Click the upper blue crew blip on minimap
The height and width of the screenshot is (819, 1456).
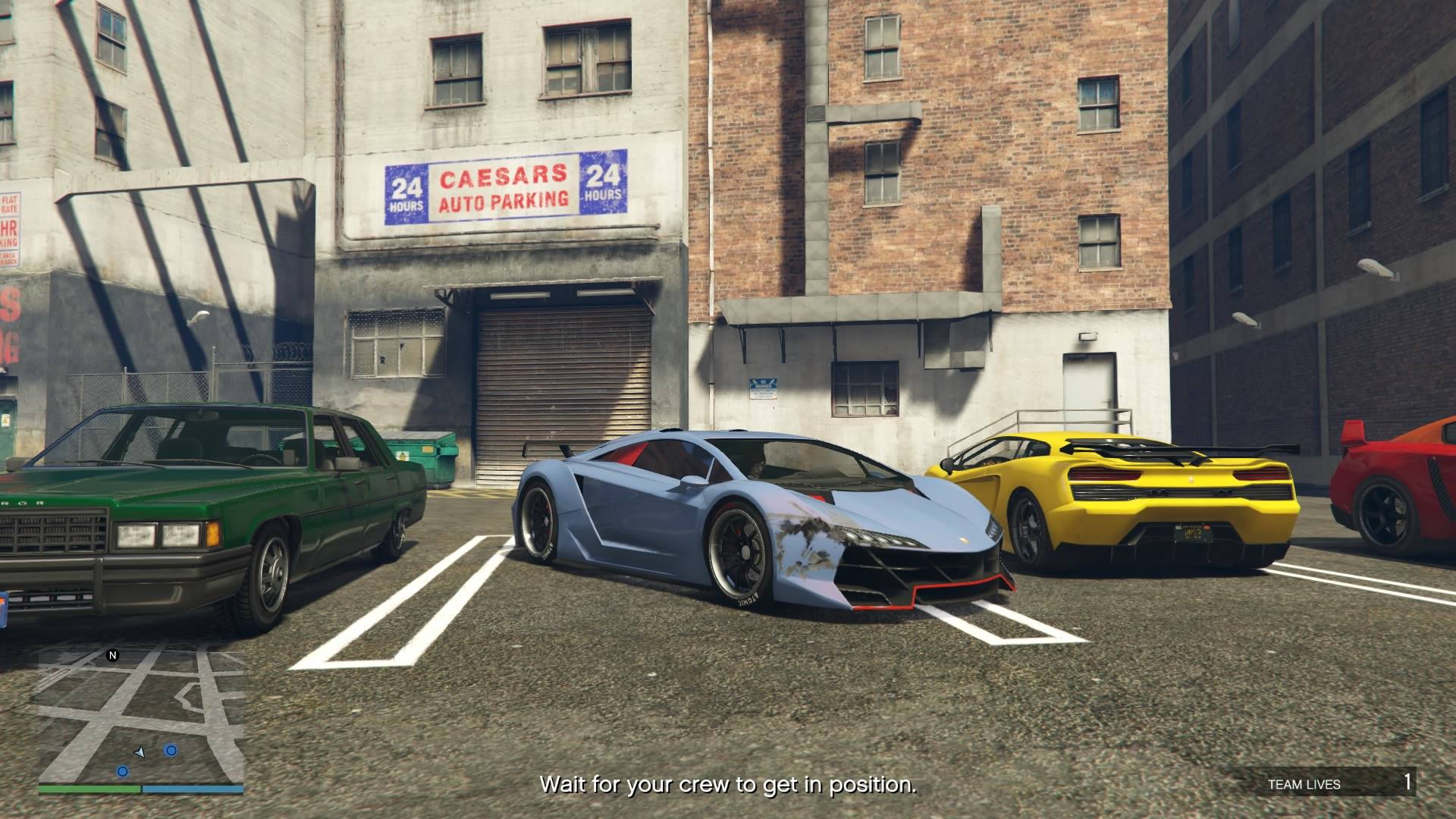171,750
